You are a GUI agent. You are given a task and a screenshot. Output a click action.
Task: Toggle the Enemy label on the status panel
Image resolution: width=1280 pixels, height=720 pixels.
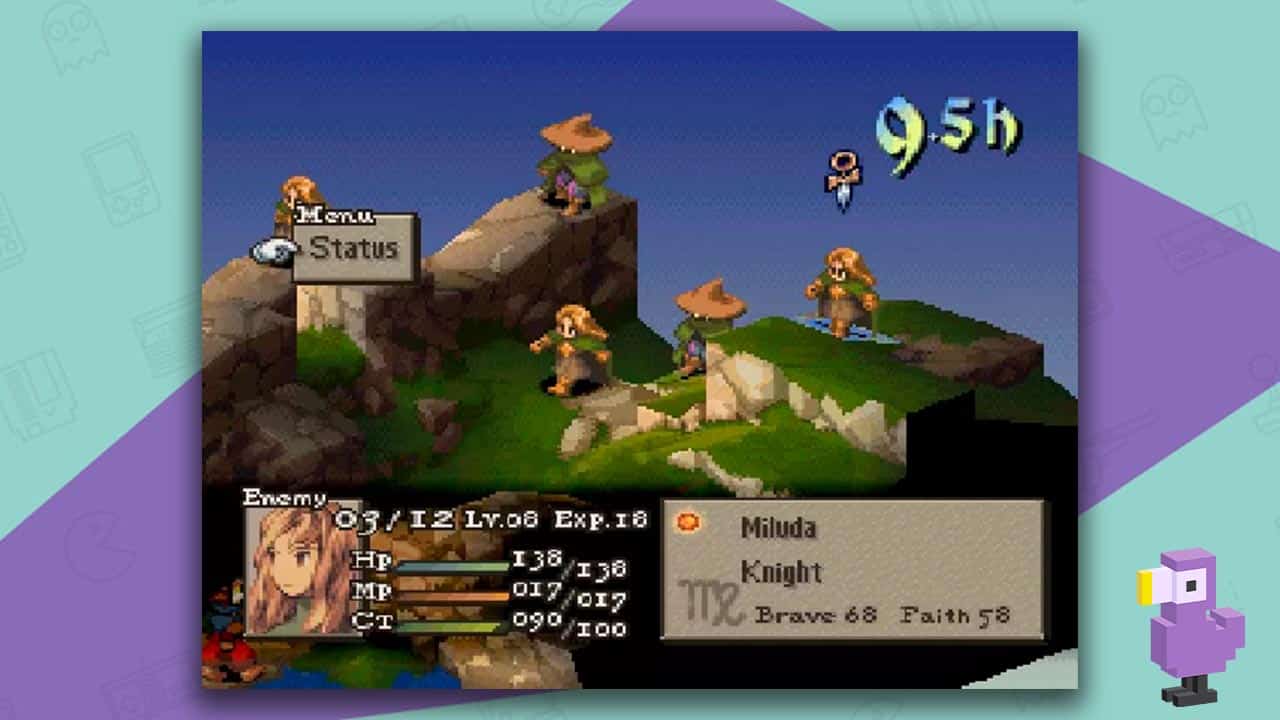[x=285, y=495]
